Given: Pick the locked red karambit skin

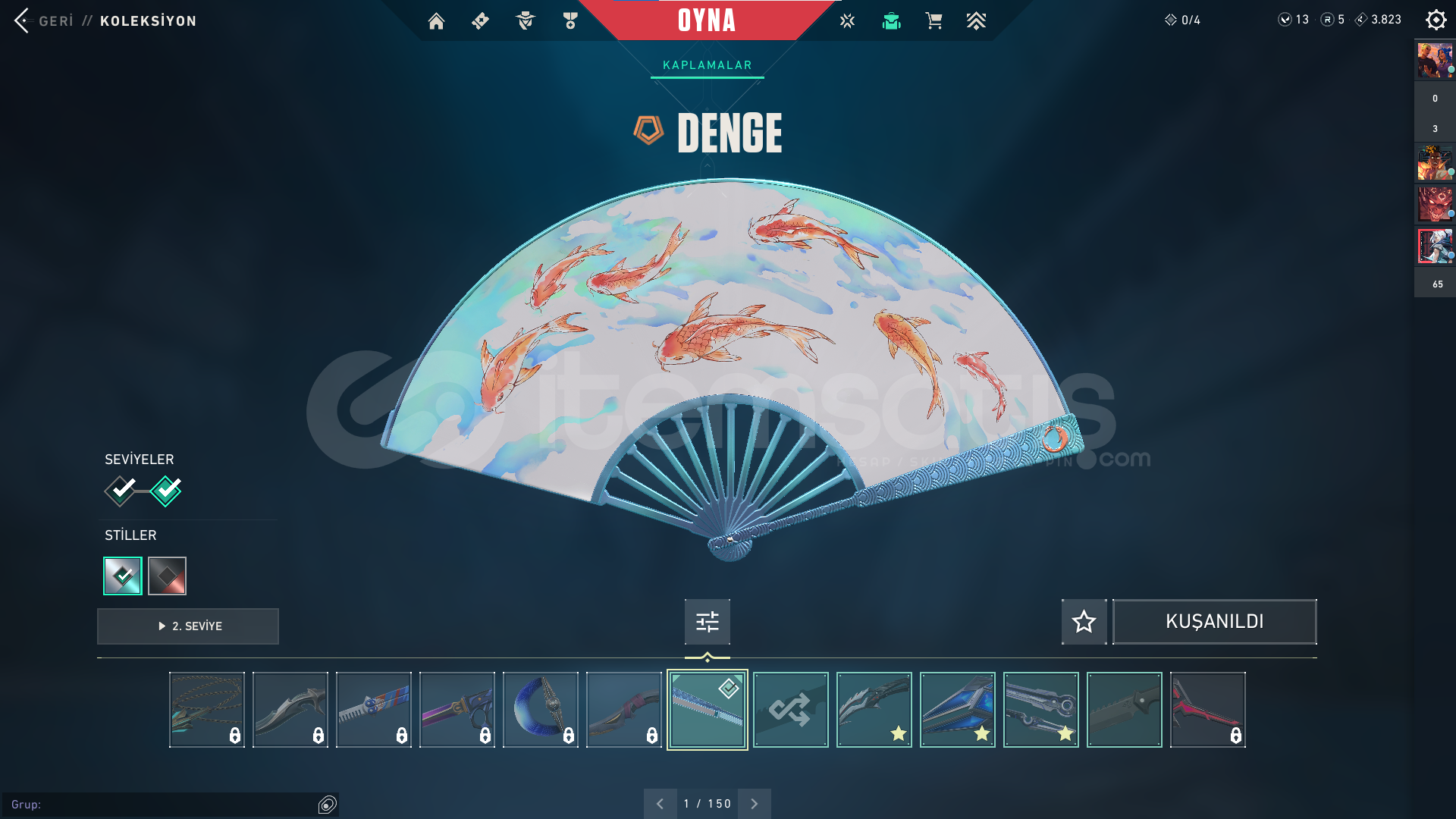Looking at the screenshot, I should [x=1207, y=710].
